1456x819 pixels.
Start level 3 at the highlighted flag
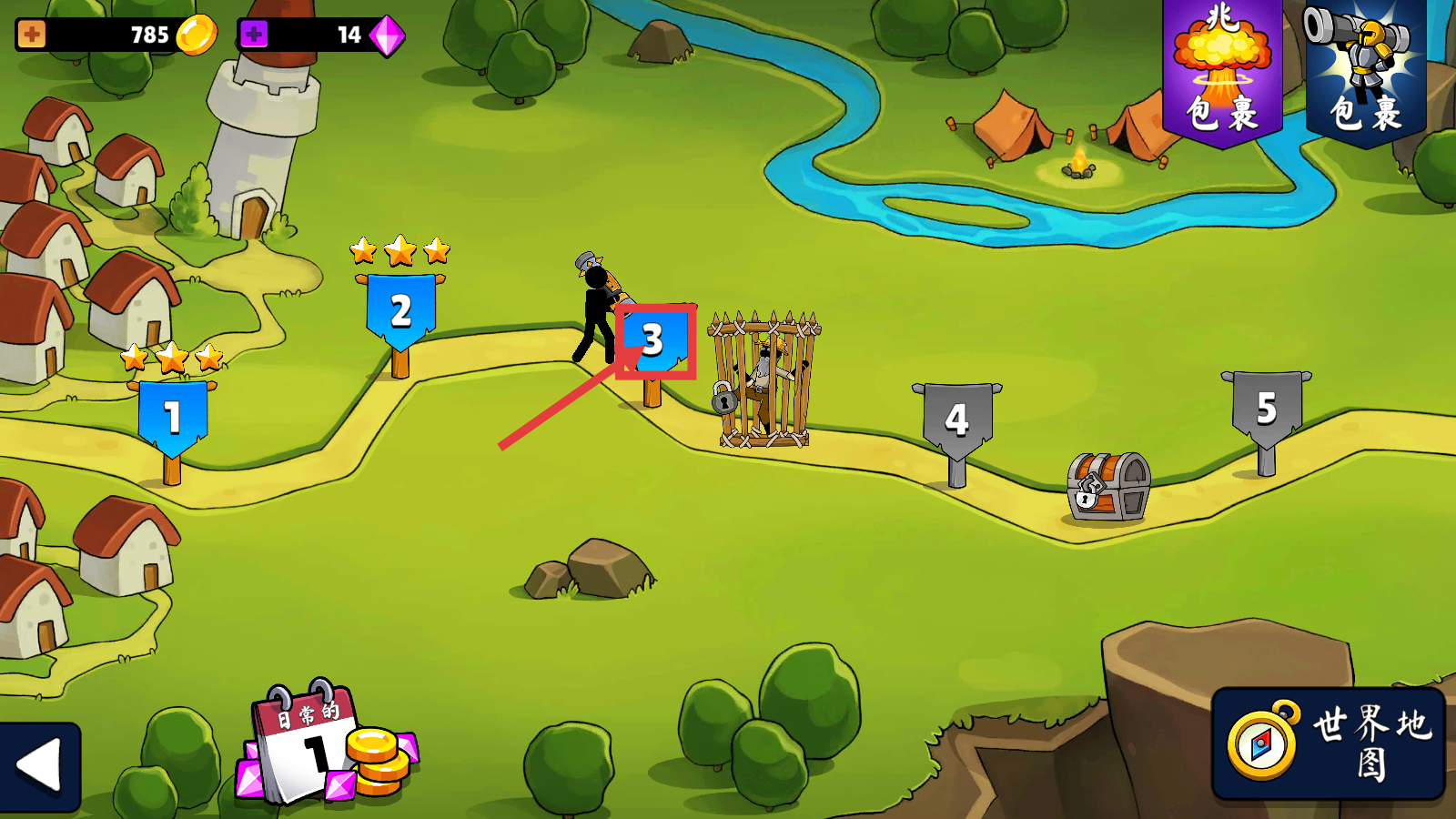click(x=653, y=341)
